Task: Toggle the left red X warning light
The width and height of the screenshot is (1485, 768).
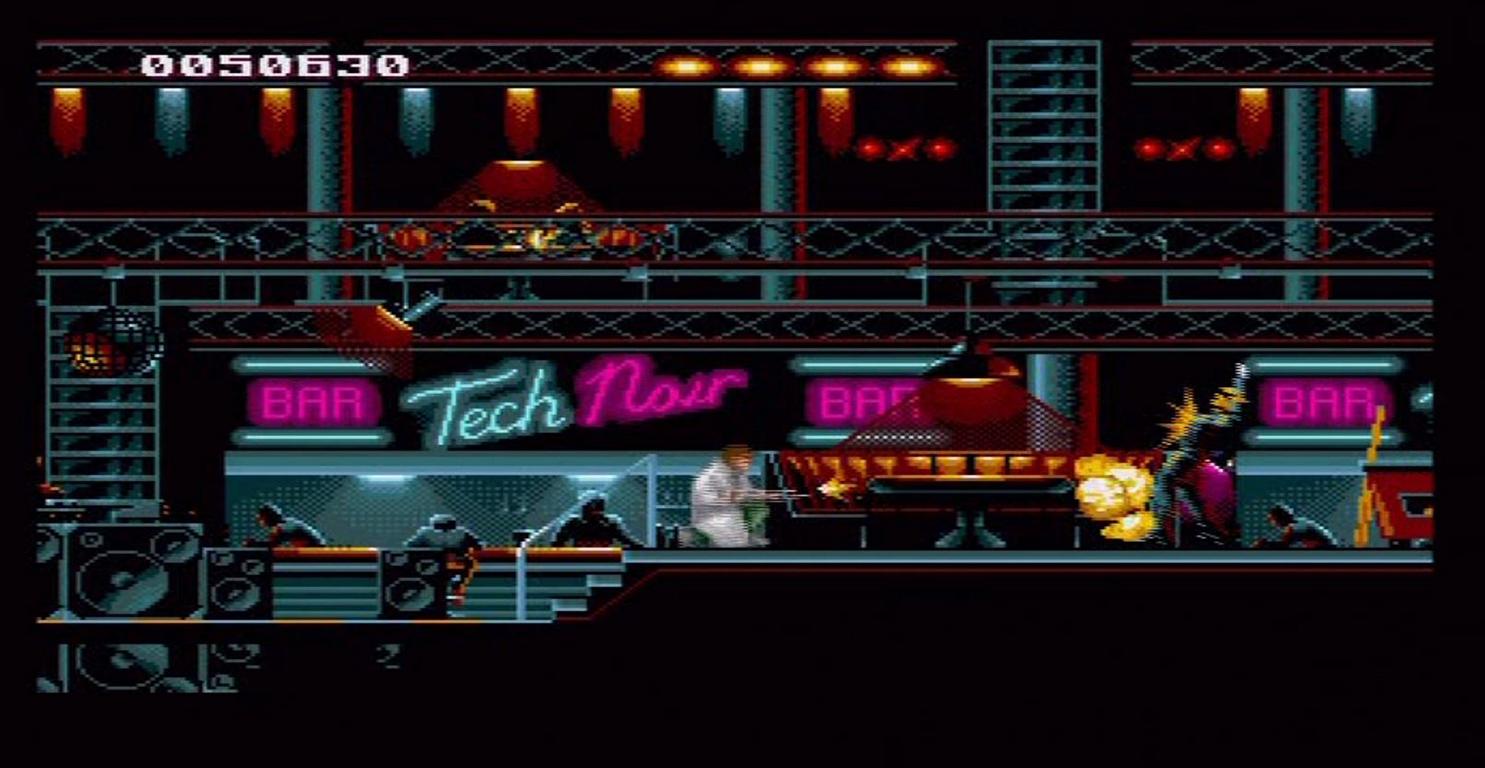Action: [903, 148]
